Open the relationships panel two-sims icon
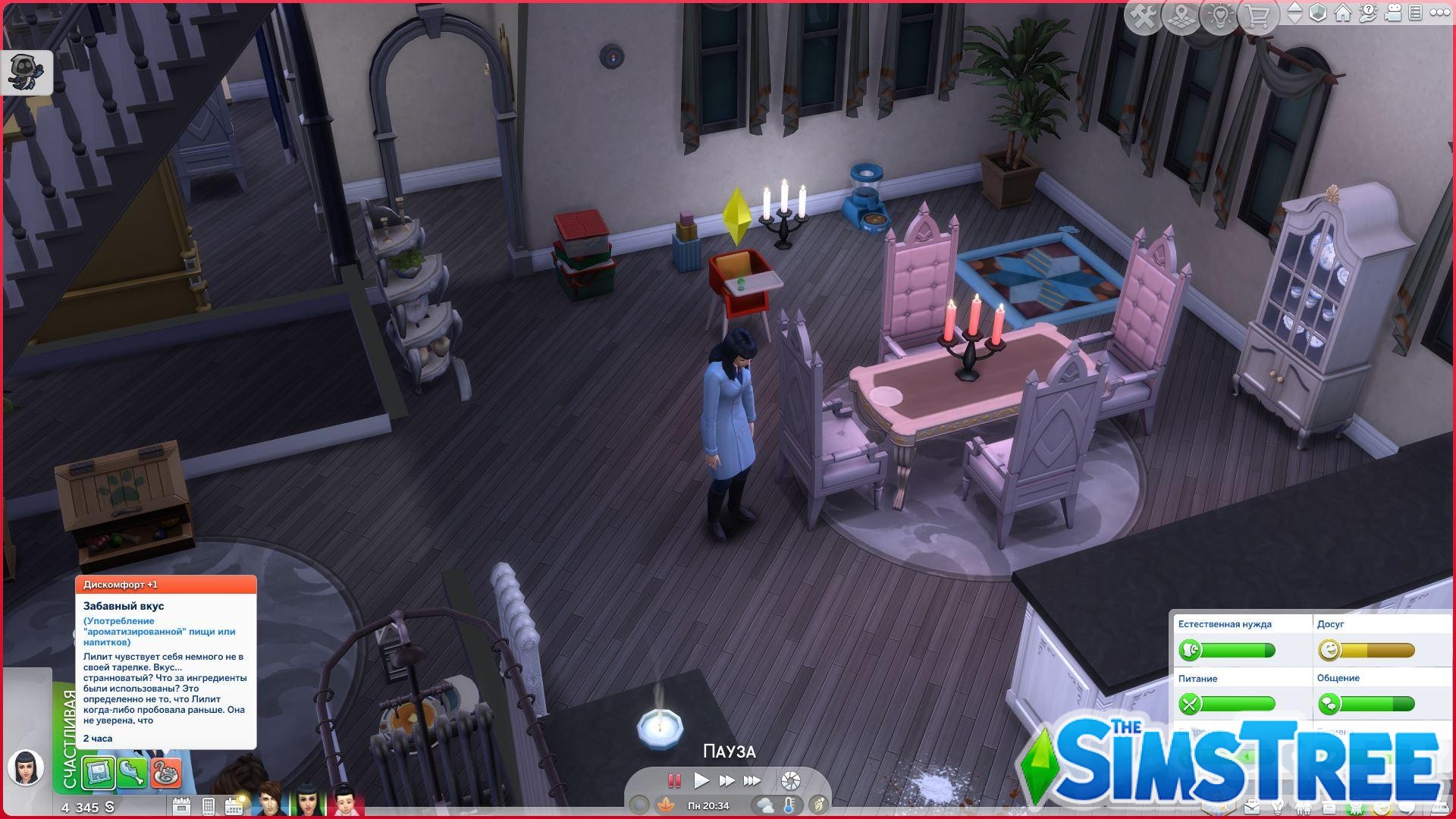This screenshot has height=819, width=1456. coord(1303,807)
